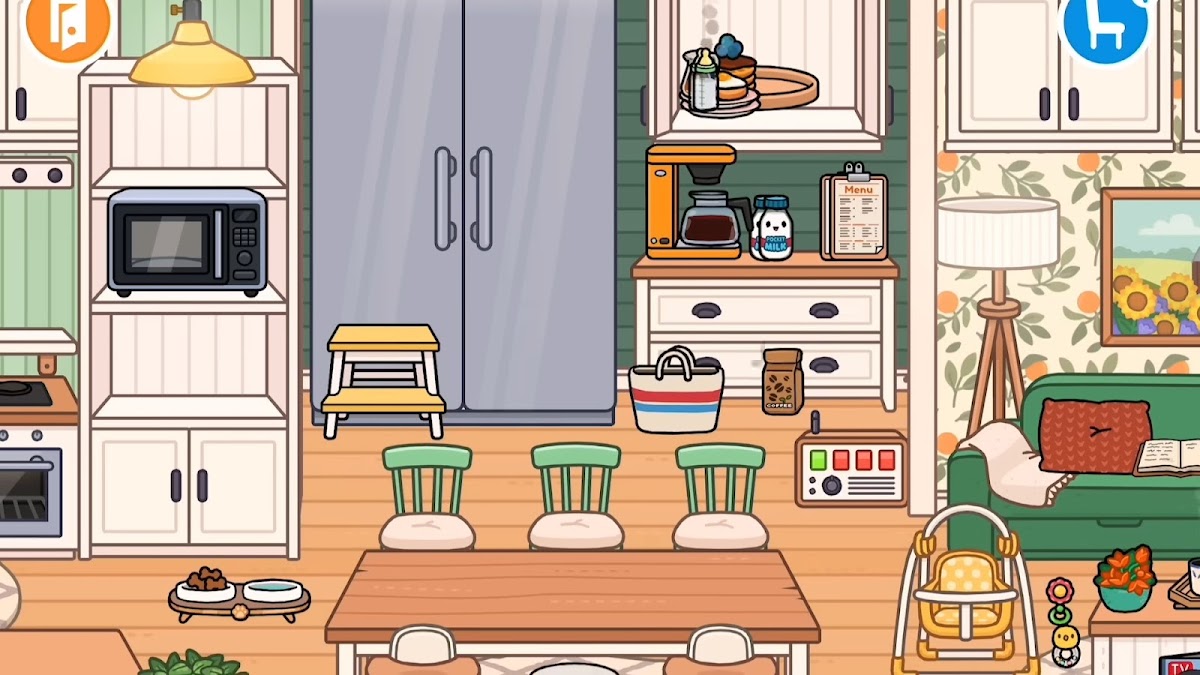Open the blue chair furniture button
The width and height of the screenshot is (1200, 675).
(x=1103, y=25)
